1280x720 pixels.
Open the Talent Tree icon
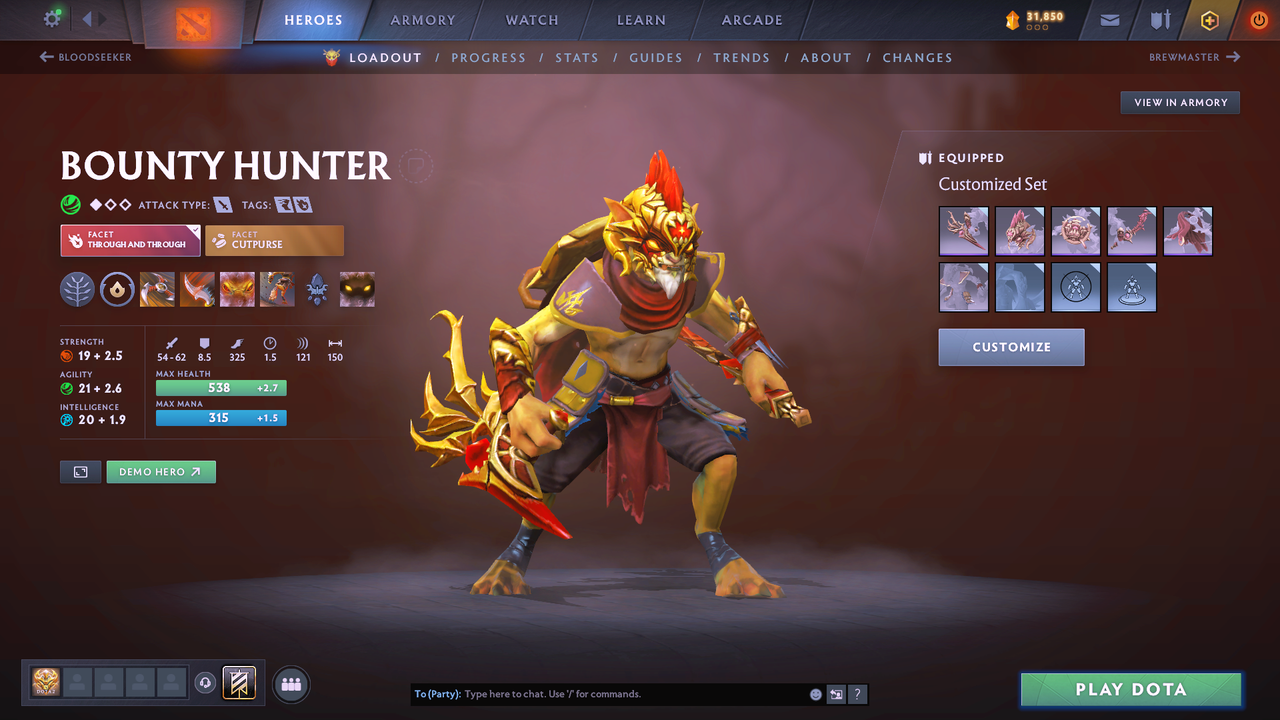(x=77, y=290)
